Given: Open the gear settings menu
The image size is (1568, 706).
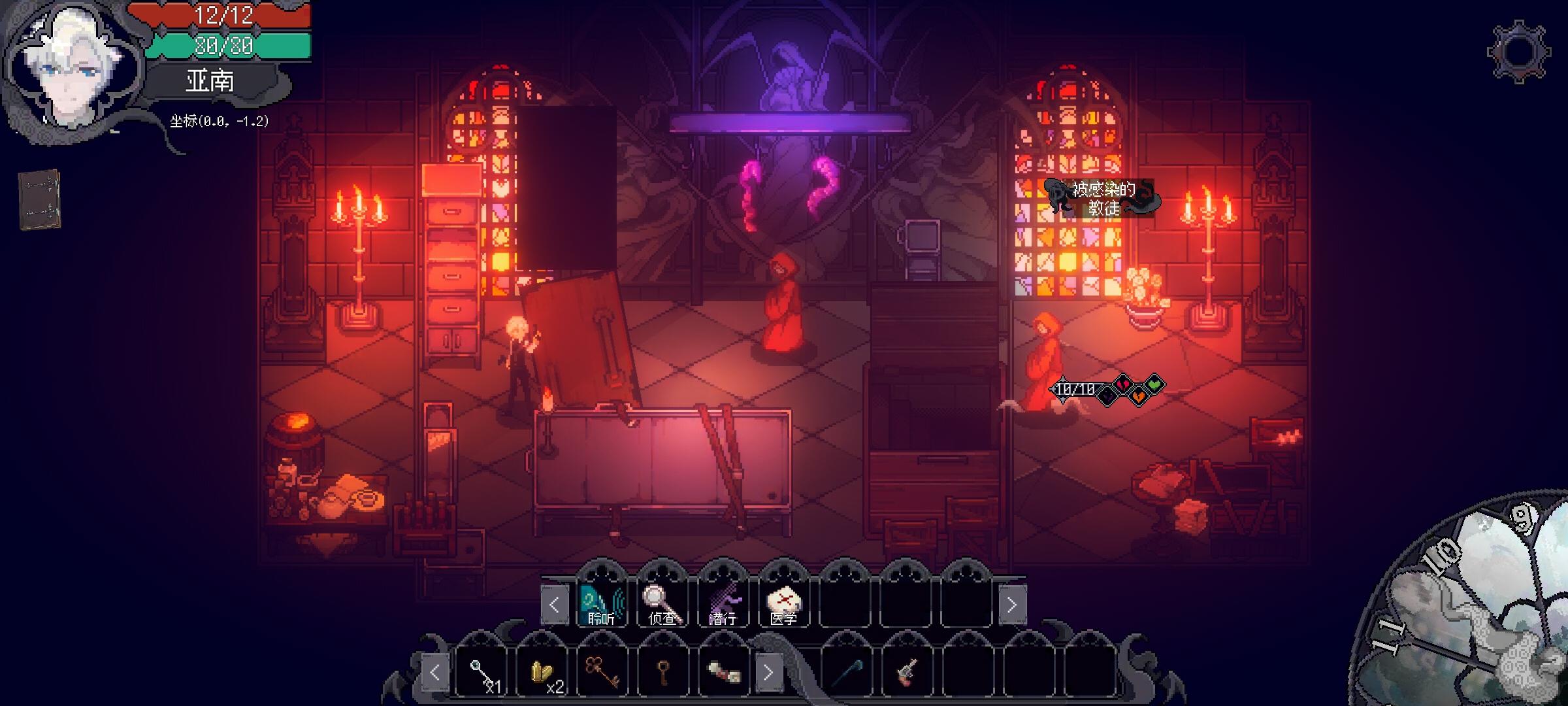Looking at the screenshot, I should pos(1519,52).
